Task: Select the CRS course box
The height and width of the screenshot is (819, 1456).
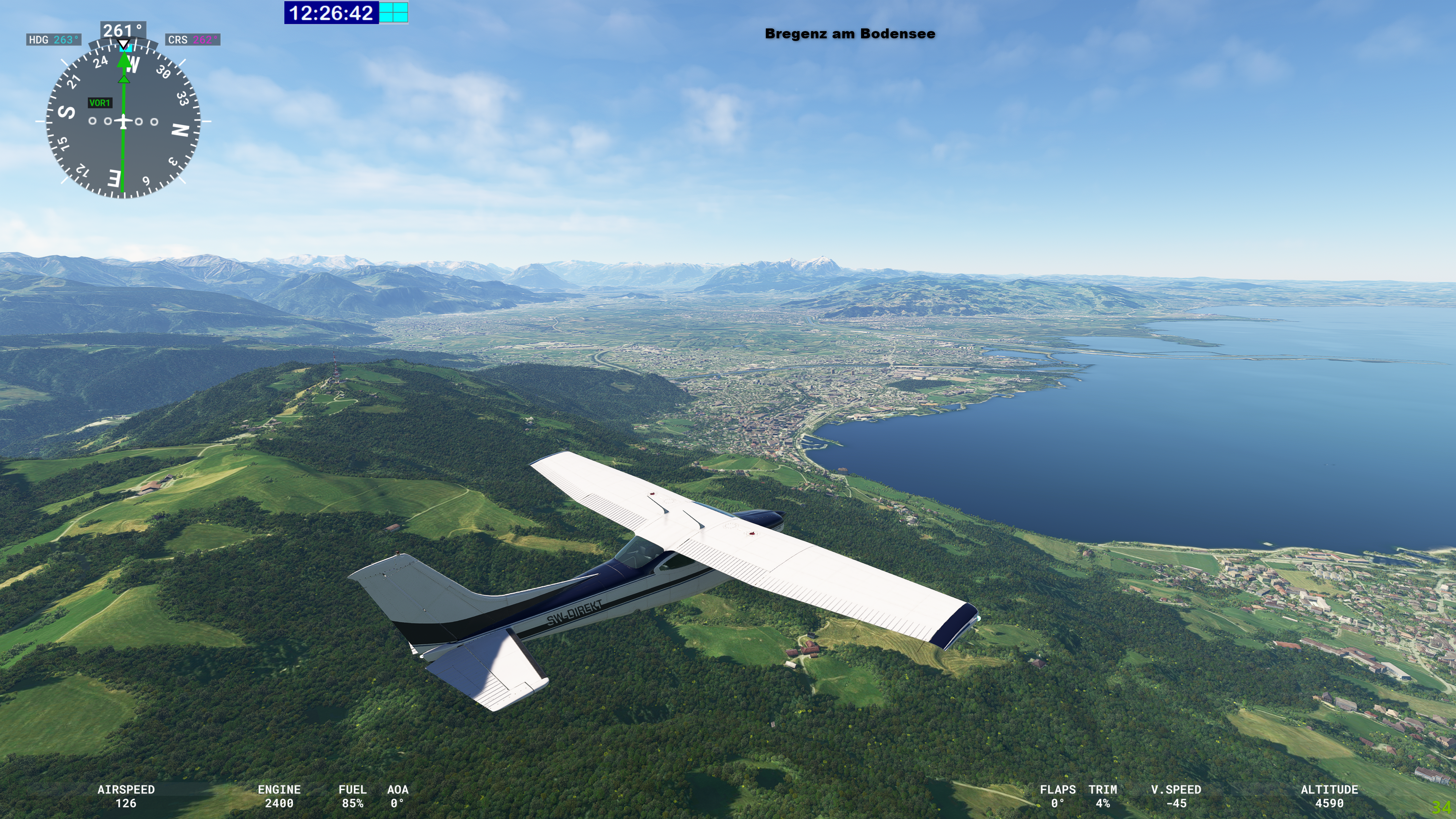Action: click(193, 39)
